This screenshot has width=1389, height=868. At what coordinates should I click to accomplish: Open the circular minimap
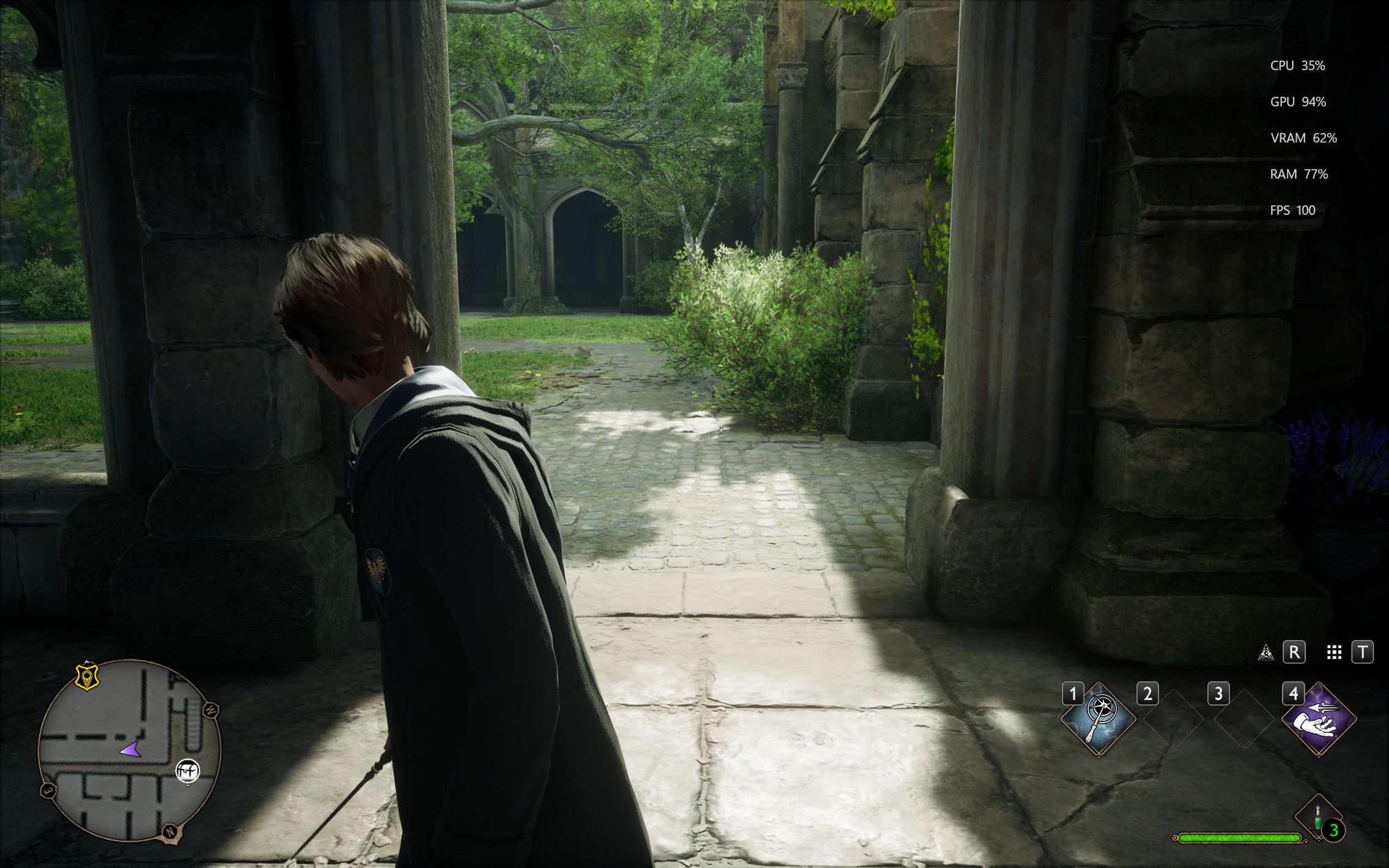pyautogui.click(x=129, y=751)
